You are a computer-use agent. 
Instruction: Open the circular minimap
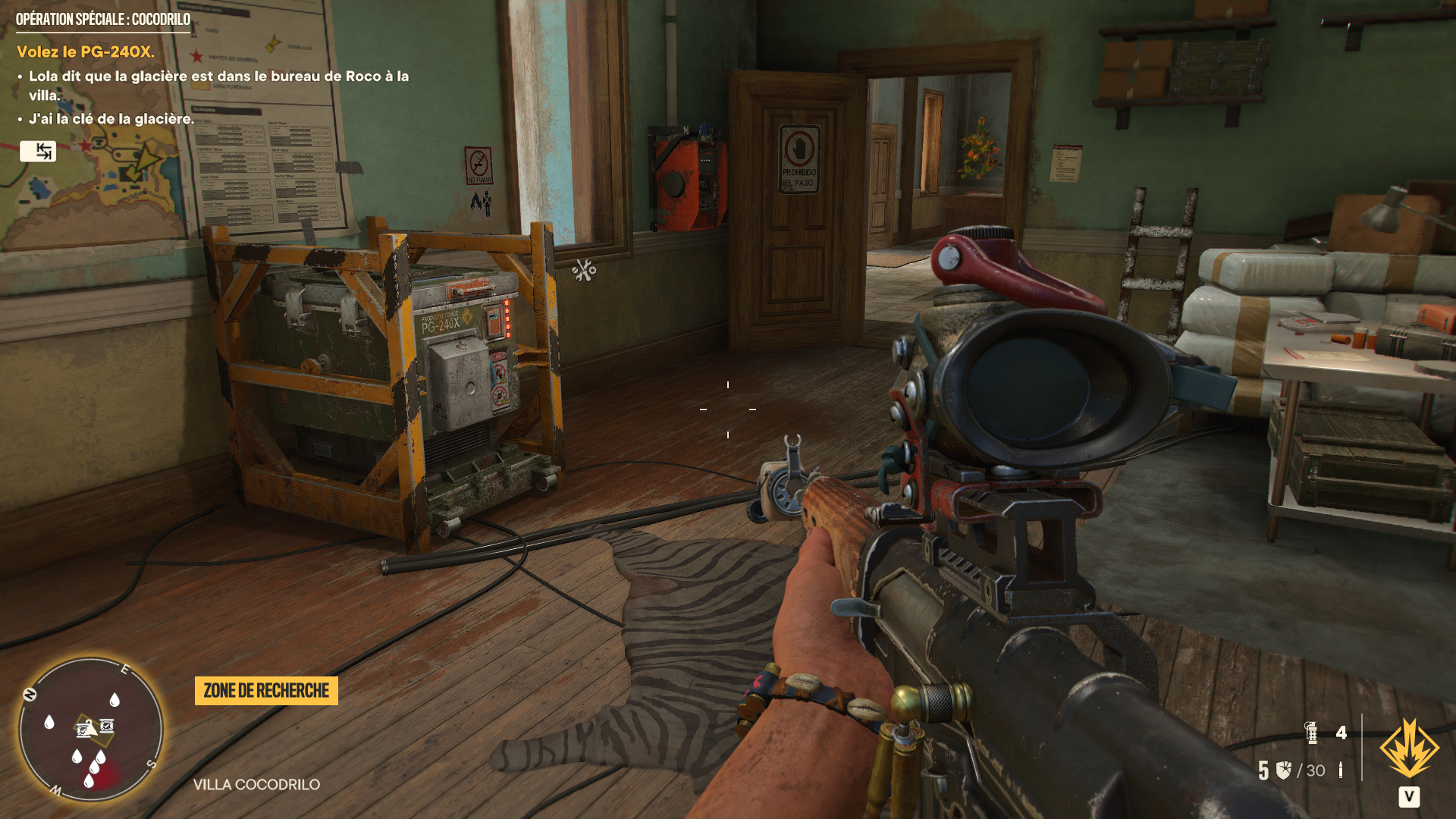tap(91, 730)
